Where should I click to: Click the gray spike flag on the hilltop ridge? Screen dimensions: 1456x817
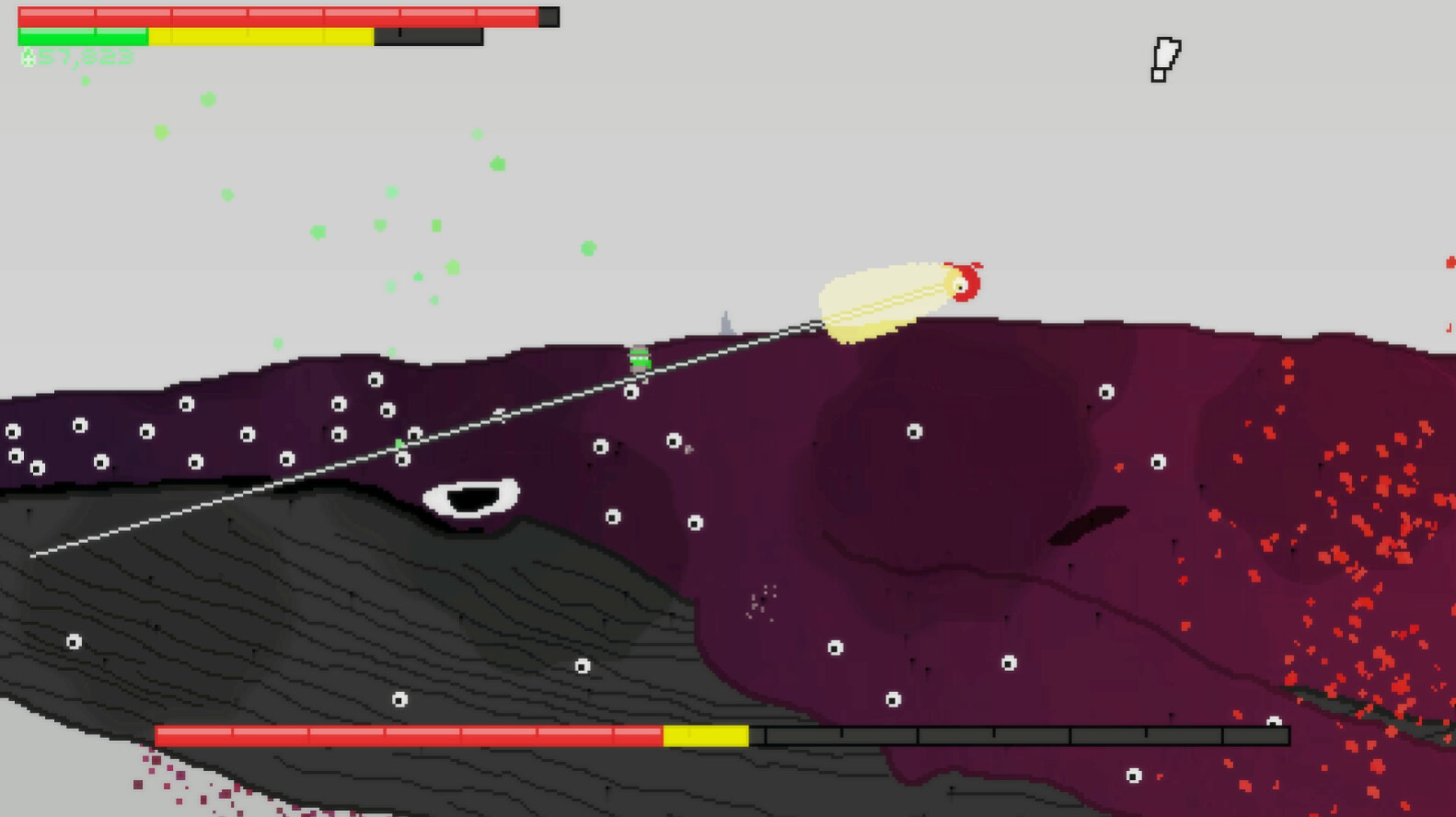[725, 323]
